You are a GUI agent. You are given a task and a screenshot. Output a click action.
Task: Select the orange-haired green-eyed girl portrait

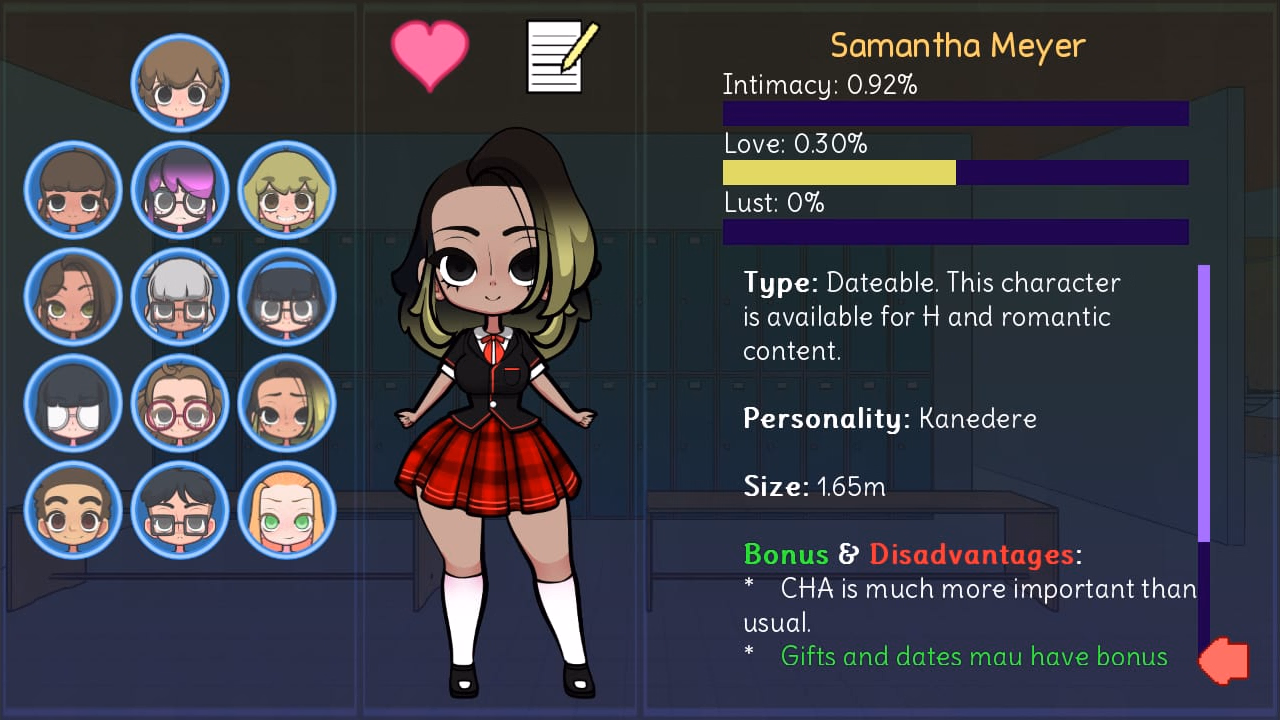pyautogui.click(x=287, y=510)
